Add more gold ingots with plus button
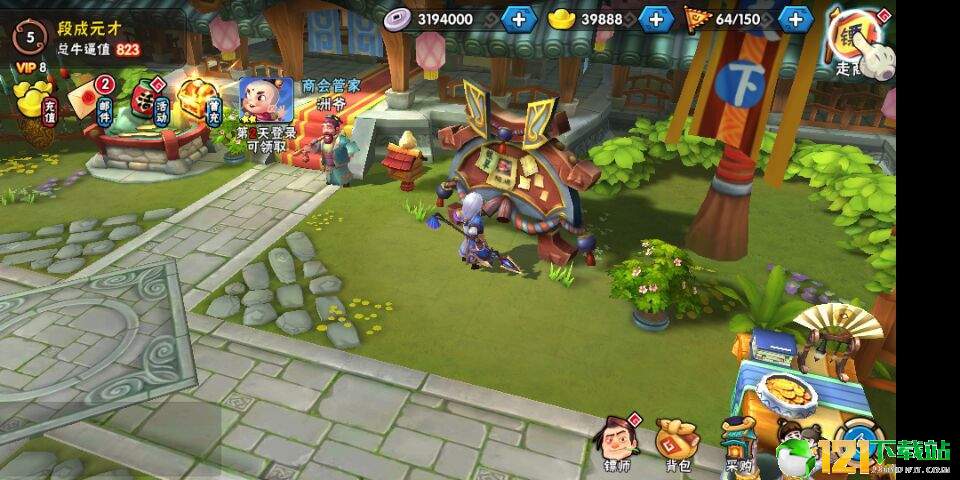 pos(655,19)
